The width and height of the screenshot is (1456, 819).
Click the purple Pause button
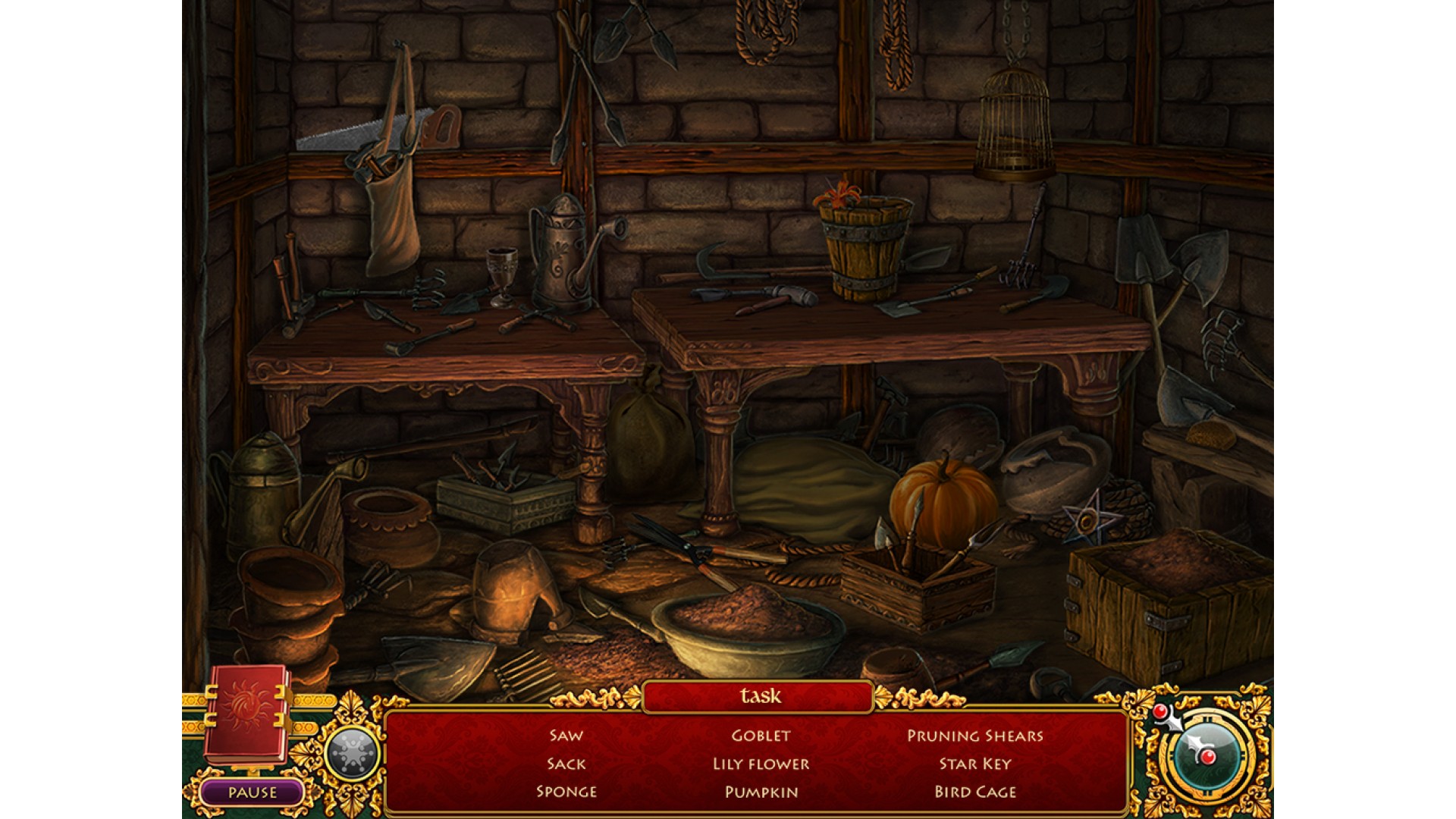253,792
